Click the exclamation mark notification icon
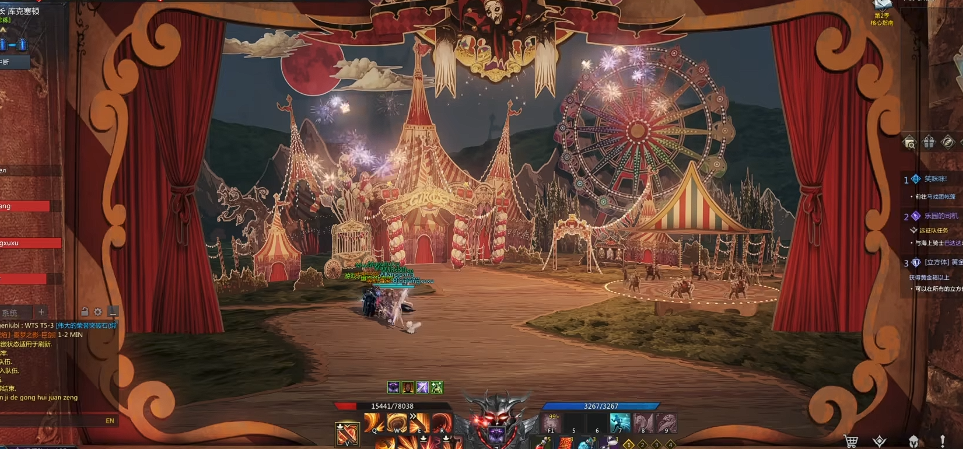Viewport: 963px width, 449px height. [x=941, y=440]
